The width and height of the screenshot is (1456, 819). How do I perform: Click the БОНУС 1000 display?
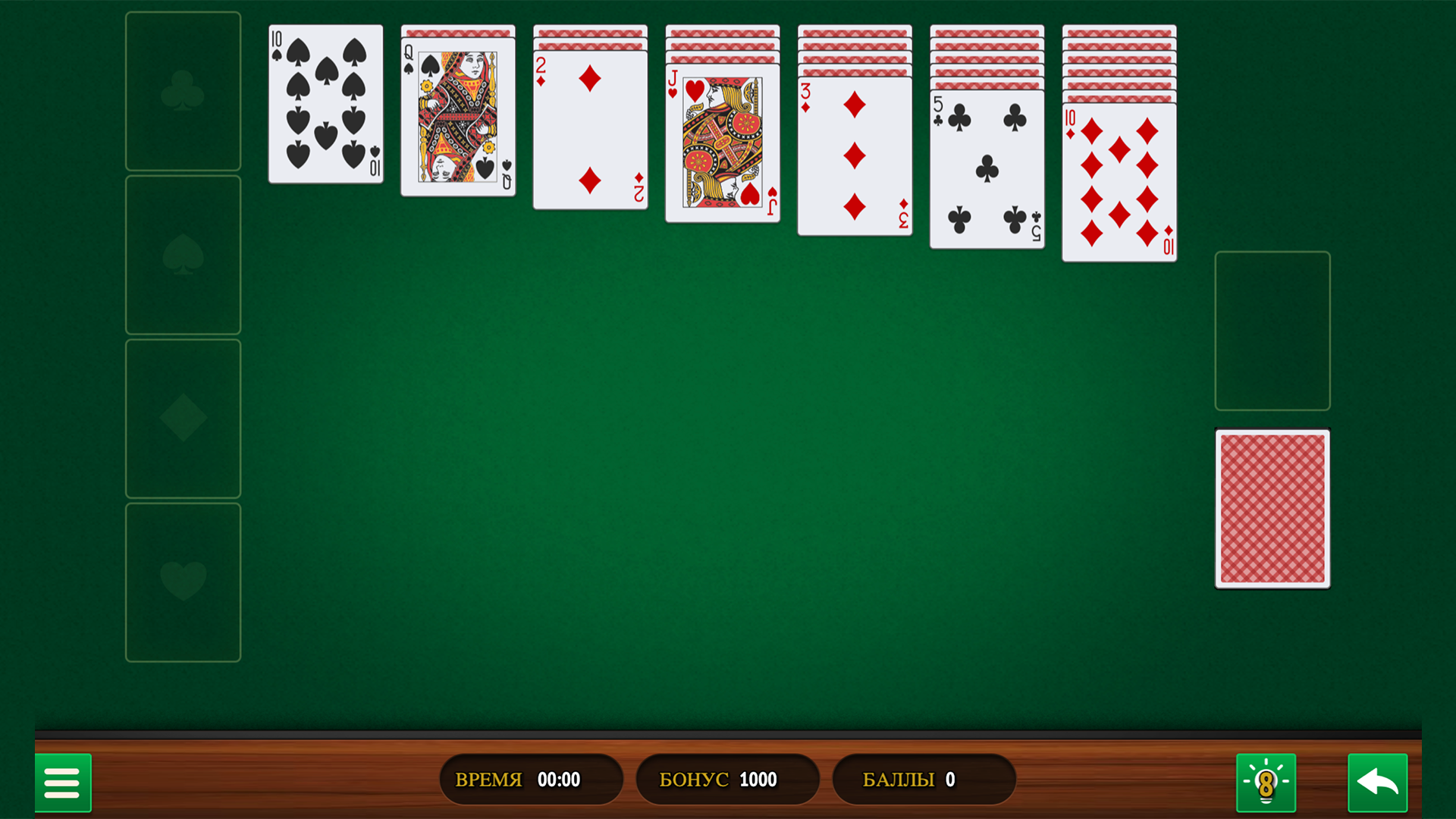point(726,779)
